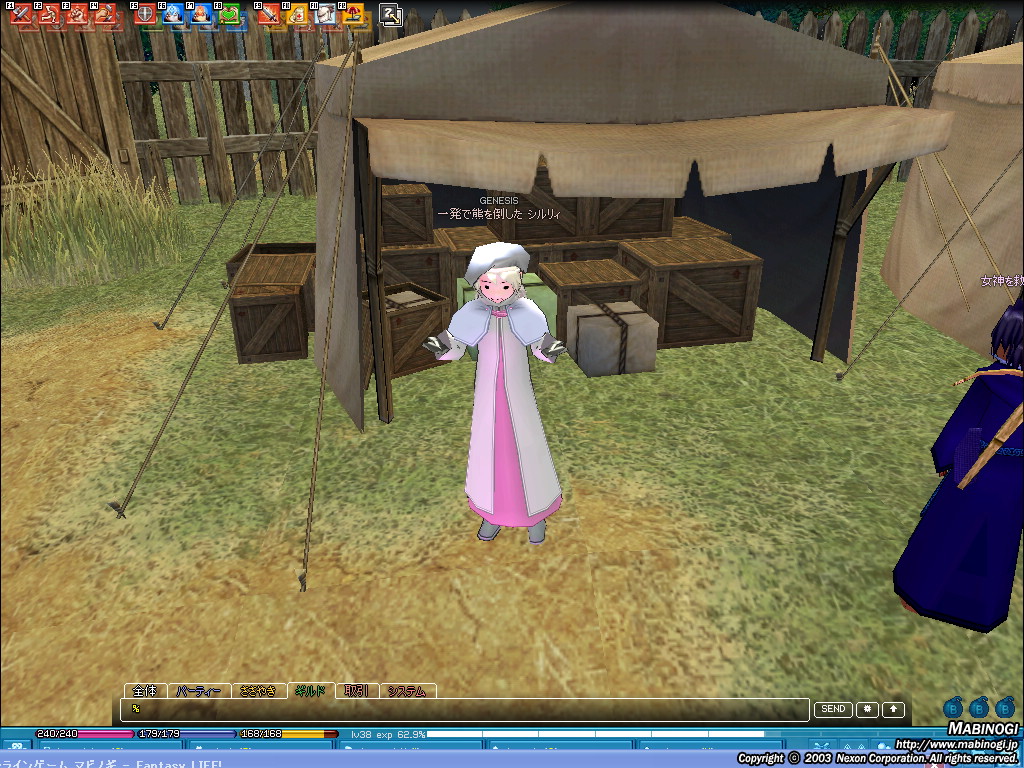Open the ささやき whisper tab
Screen dimensions: 1024x768
pos(259,691)
